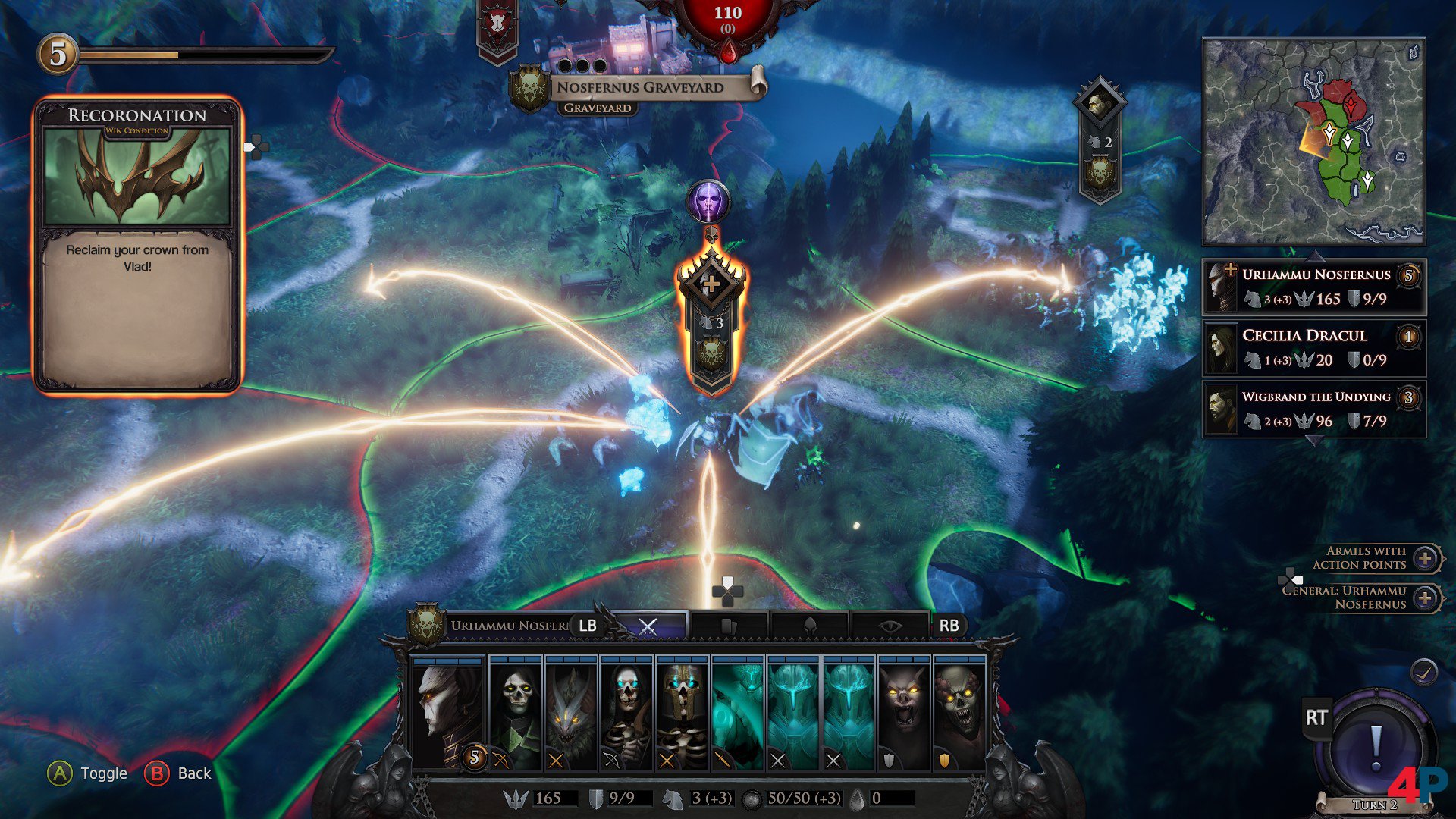Click the small checkmark button above the turn orb
Viewport: 1456px width, 819px height.
point(1424,672)
